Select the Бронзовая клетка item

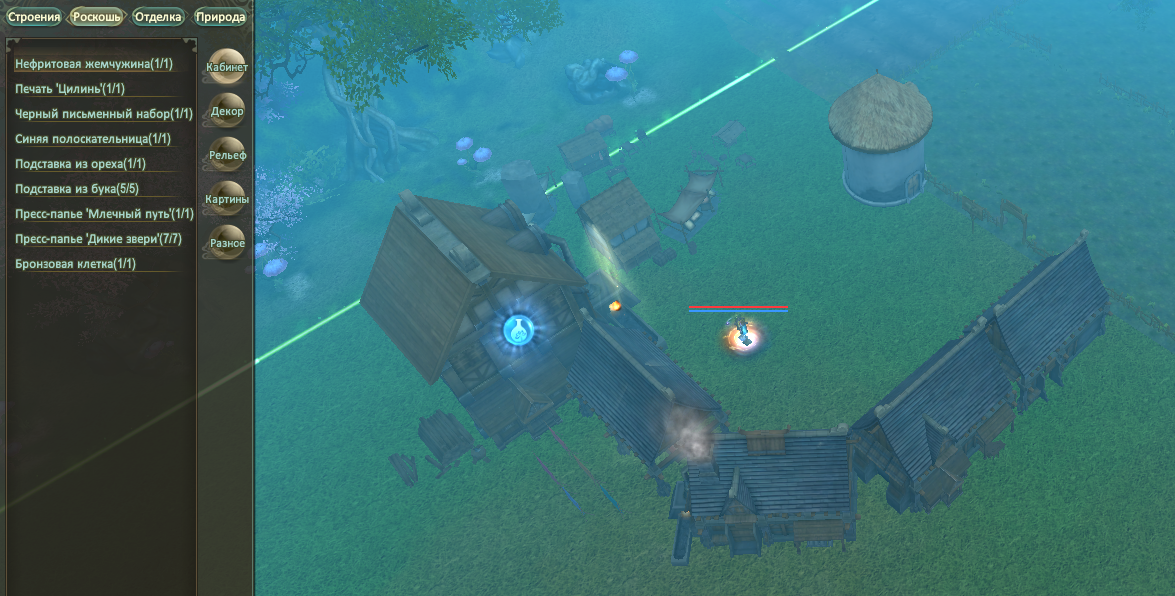75,264
